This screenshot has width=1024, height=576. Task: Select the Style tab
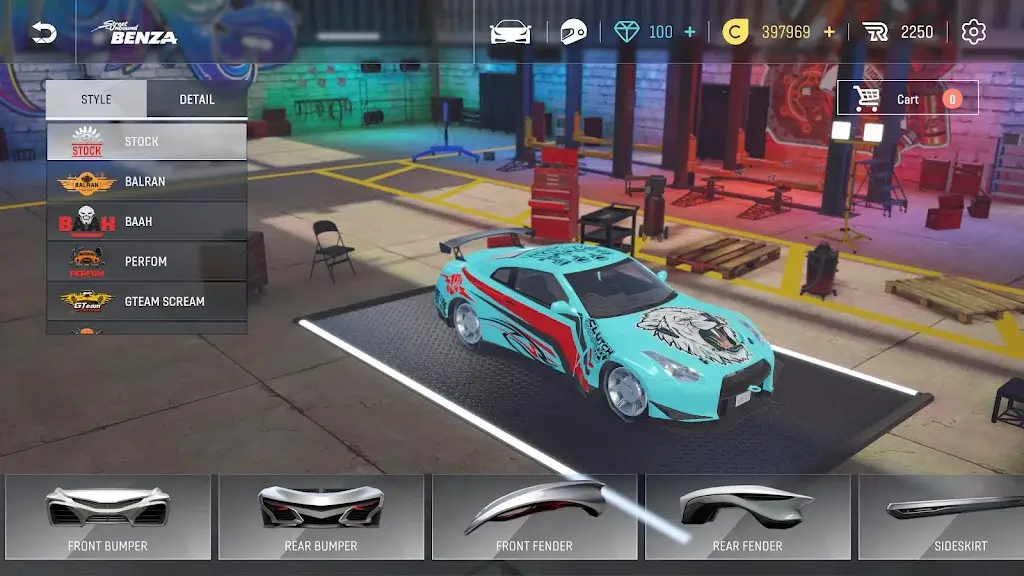coord(96,99)
